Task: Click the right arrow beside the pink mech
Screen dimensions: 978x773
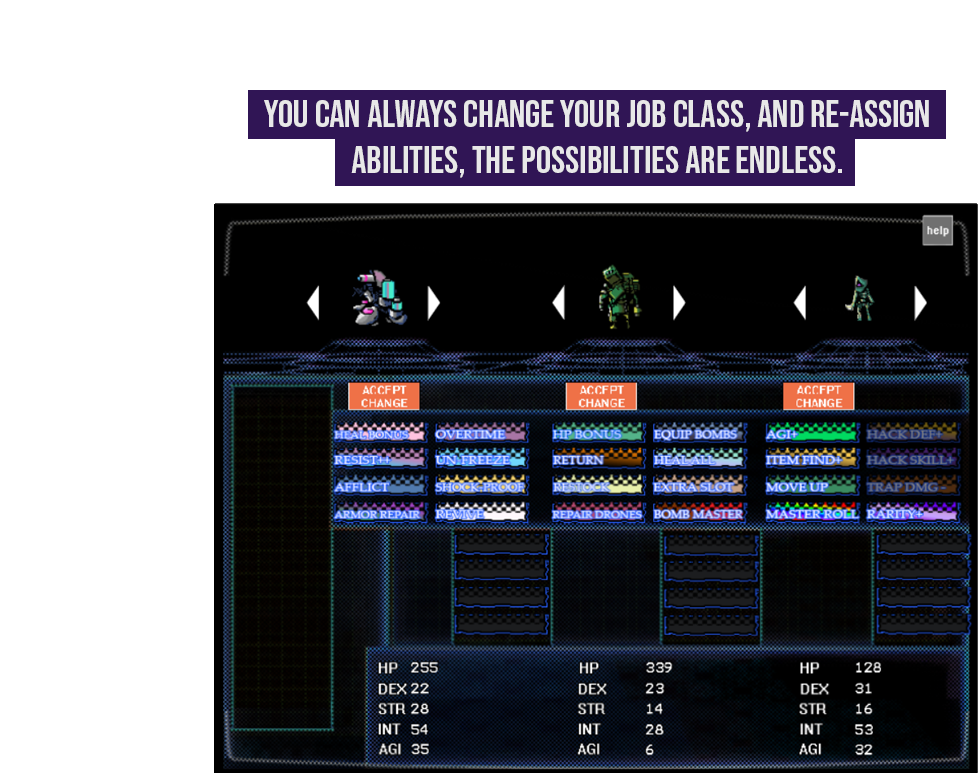Action: tap(433, 303)
